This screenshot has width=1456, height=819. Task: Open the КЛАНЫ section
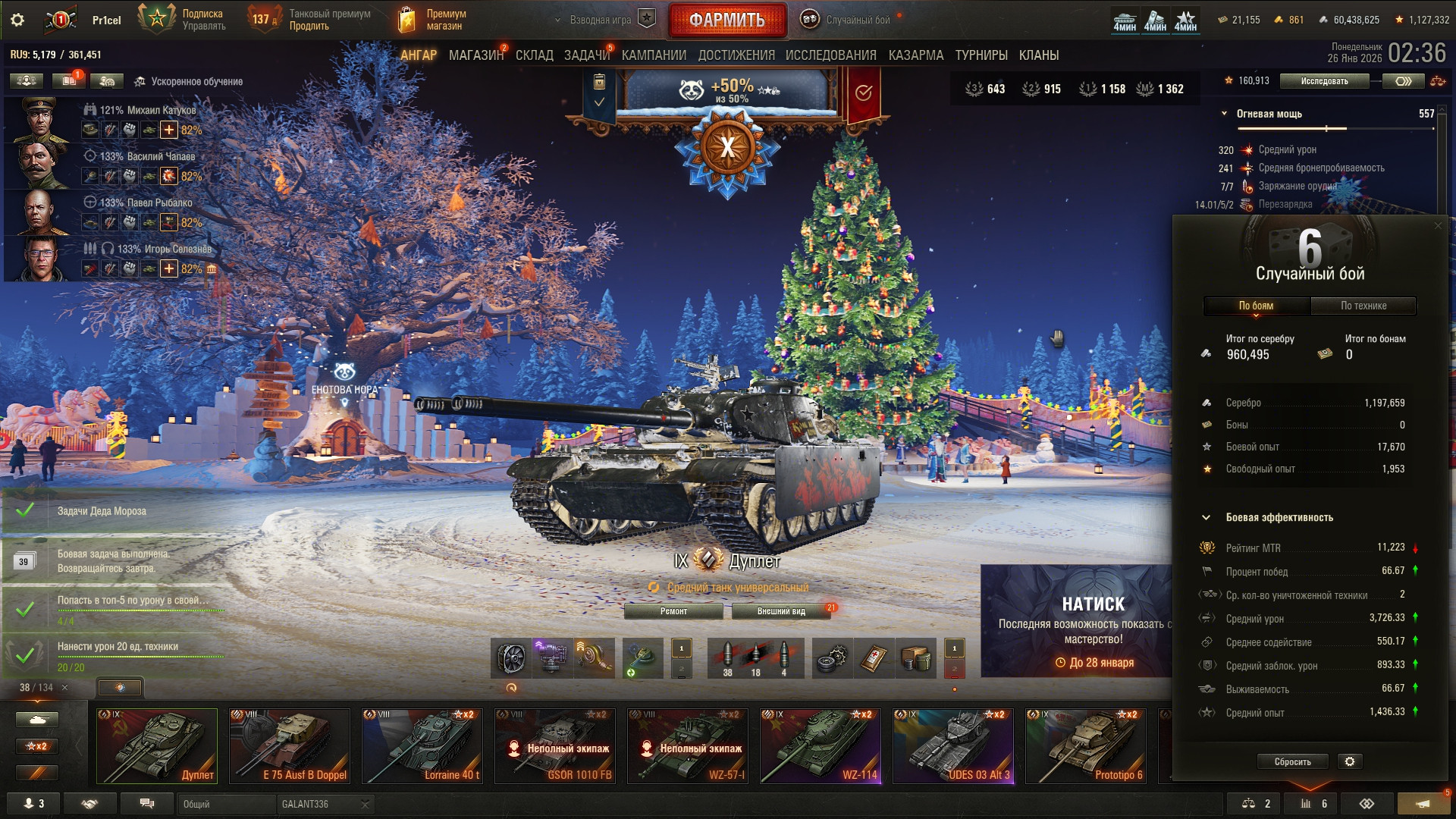(x=1038, y=55)
